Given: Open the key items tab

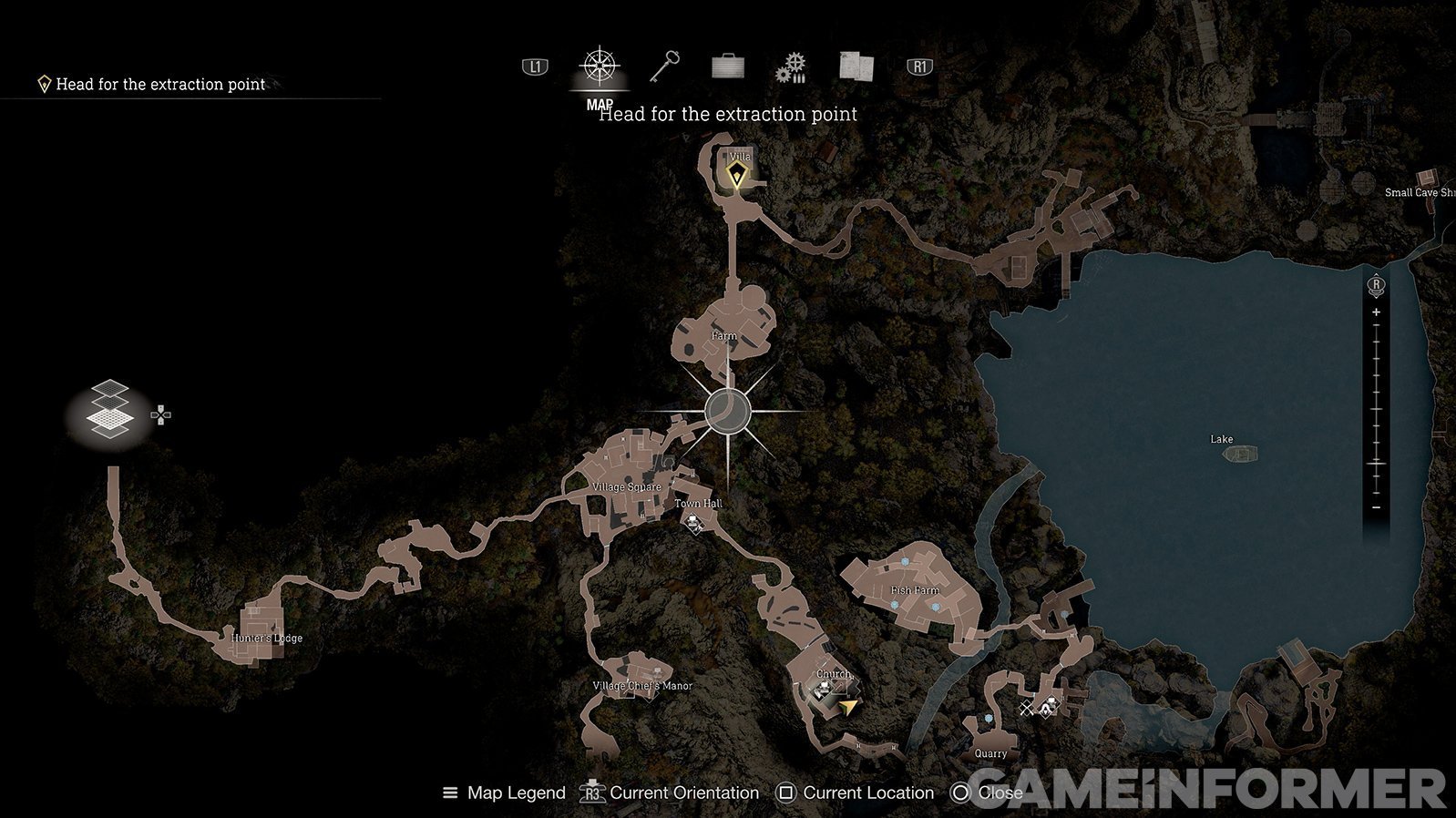Looking at the screenshot, I should click(x=664, y=66).
